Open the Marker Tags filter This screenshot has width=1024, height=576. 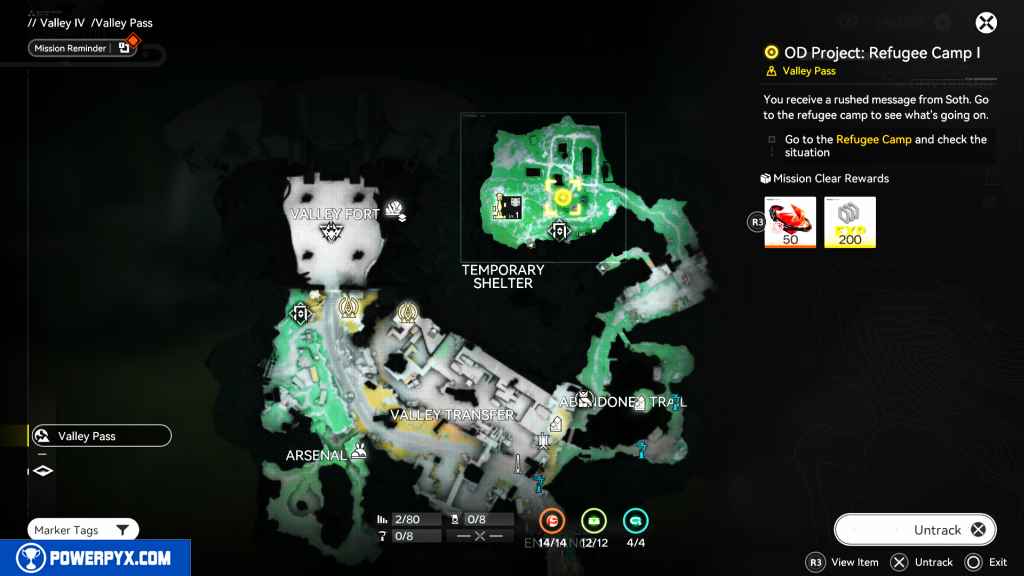click(x=83, y=530)
